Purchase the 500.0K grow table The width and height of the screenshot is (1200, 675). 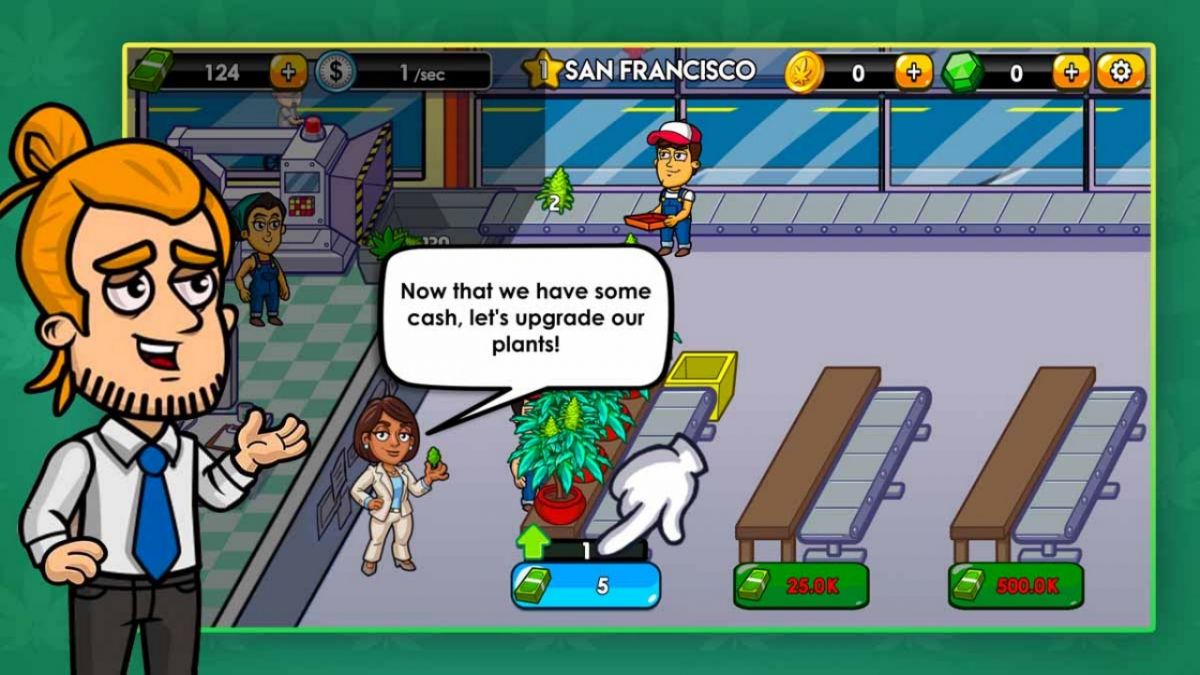1015,586
